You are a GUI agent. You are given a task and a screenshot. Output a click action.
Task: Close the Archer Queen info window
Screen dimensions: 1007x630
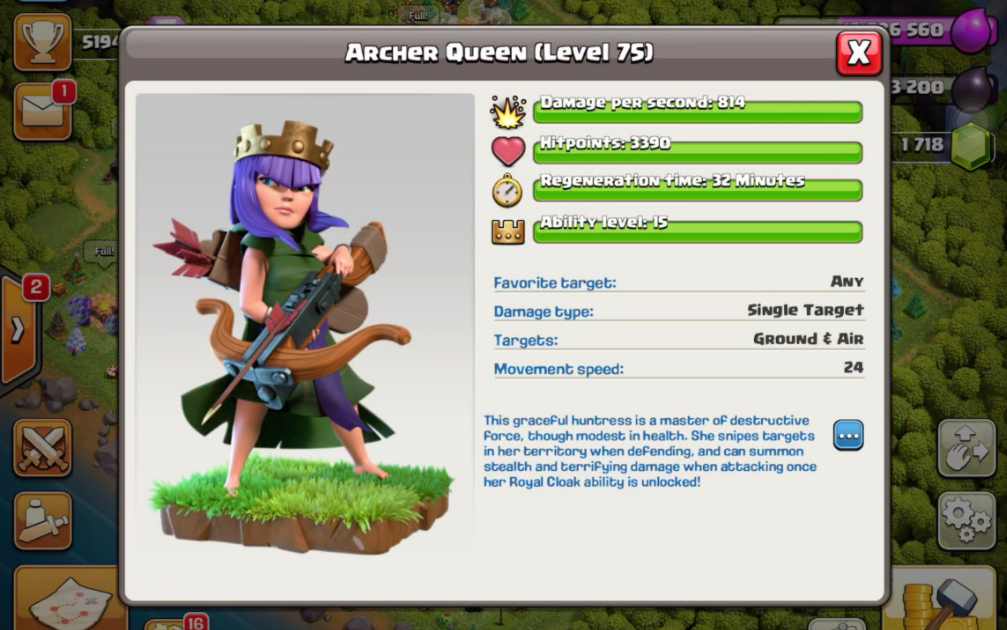[x=858, y=53]
